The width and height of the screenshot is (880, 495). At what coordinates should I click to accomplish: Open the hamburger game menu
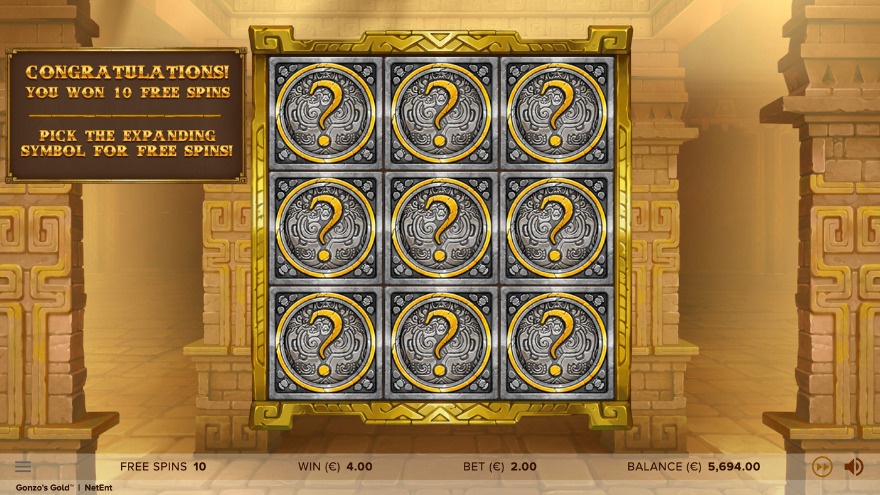pyautogui.click(x=23, y=466)
